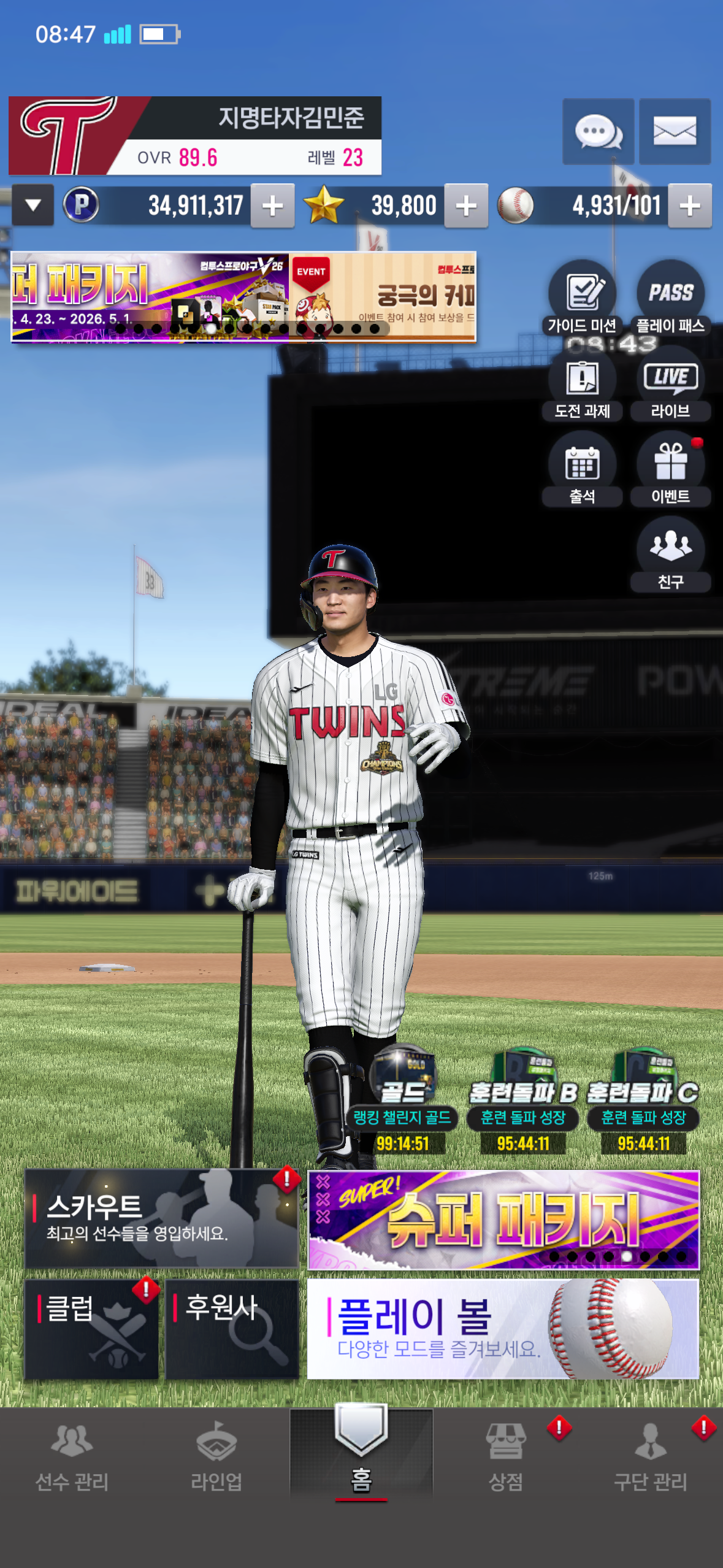Image resolution: width=723 pixels, height=1568 pixels.
Task: Tap the plus button next to stars
Action: [466, 206]
